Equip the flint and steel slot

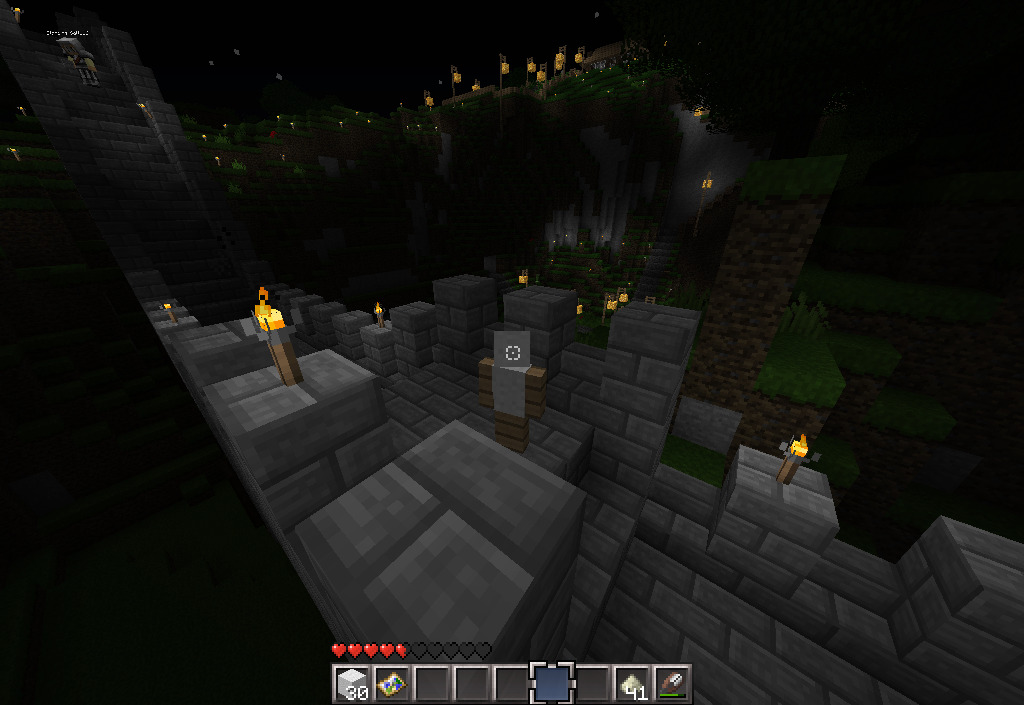click(x=671, y=684)
